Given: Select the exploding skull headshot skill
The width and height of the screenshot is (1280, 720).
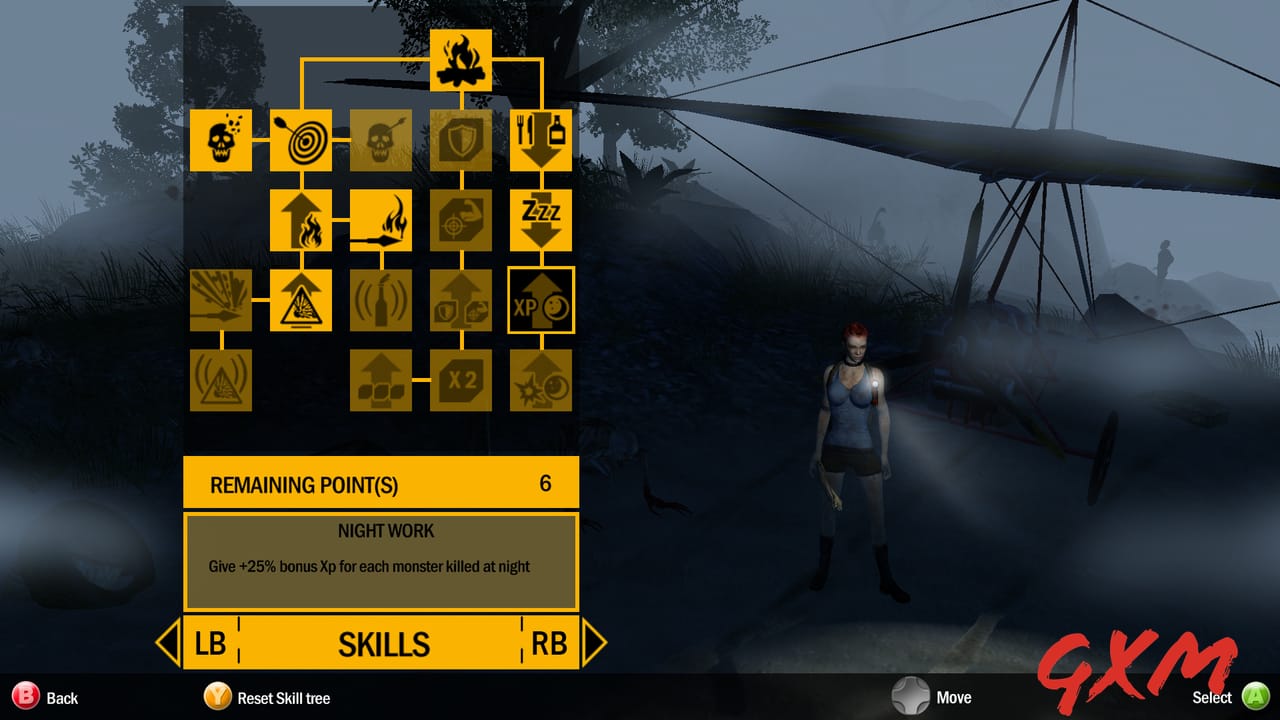Looking at the screenshot, I should pos(220,139).
